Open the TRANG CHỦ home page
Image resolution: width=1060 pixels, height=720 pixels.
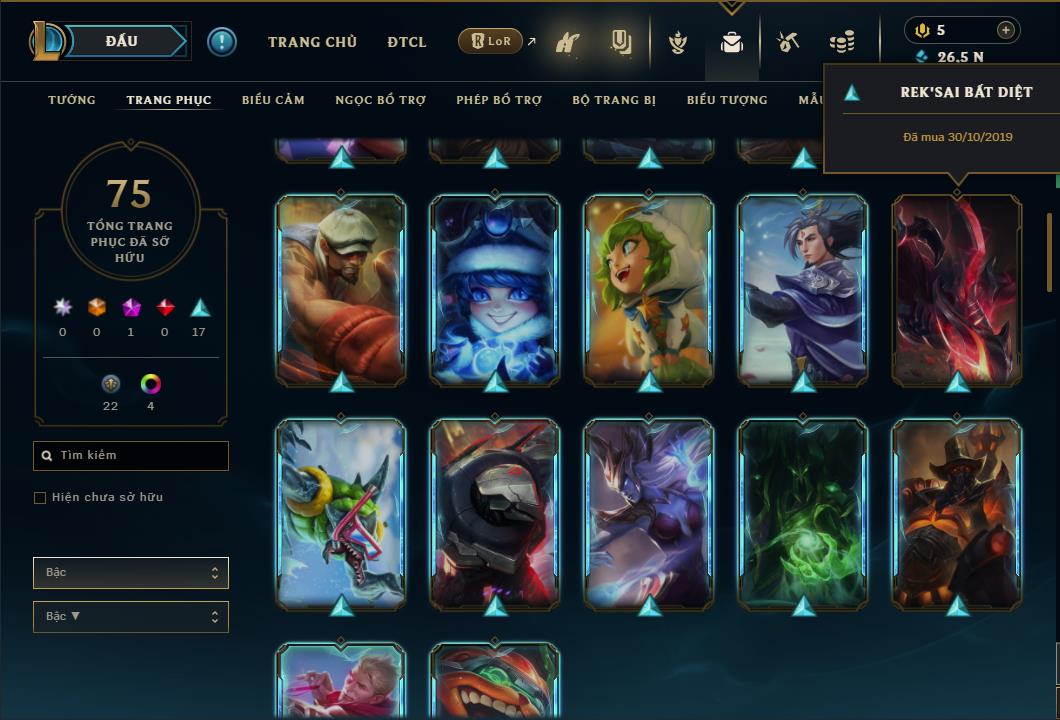312,42
